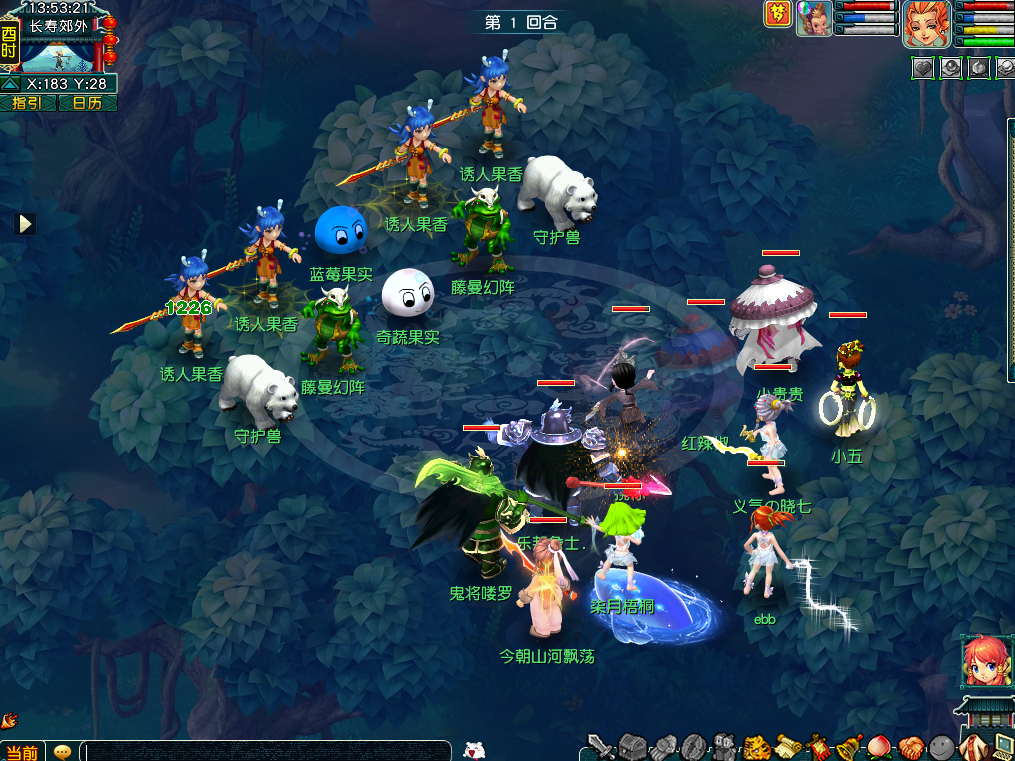This screenshot has width=1015, height=761.
Task: Select the 当前 chat channel tab
Action: pos(20,752)
